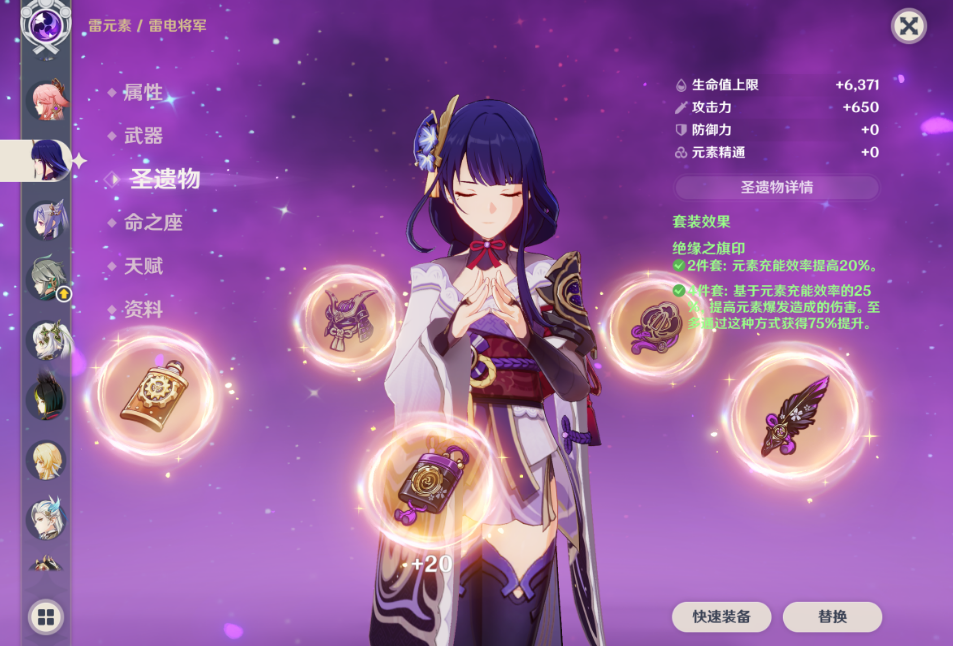Close the character screen with the X button
This screenshot has width=953, height=646.
tap(908, 26)
